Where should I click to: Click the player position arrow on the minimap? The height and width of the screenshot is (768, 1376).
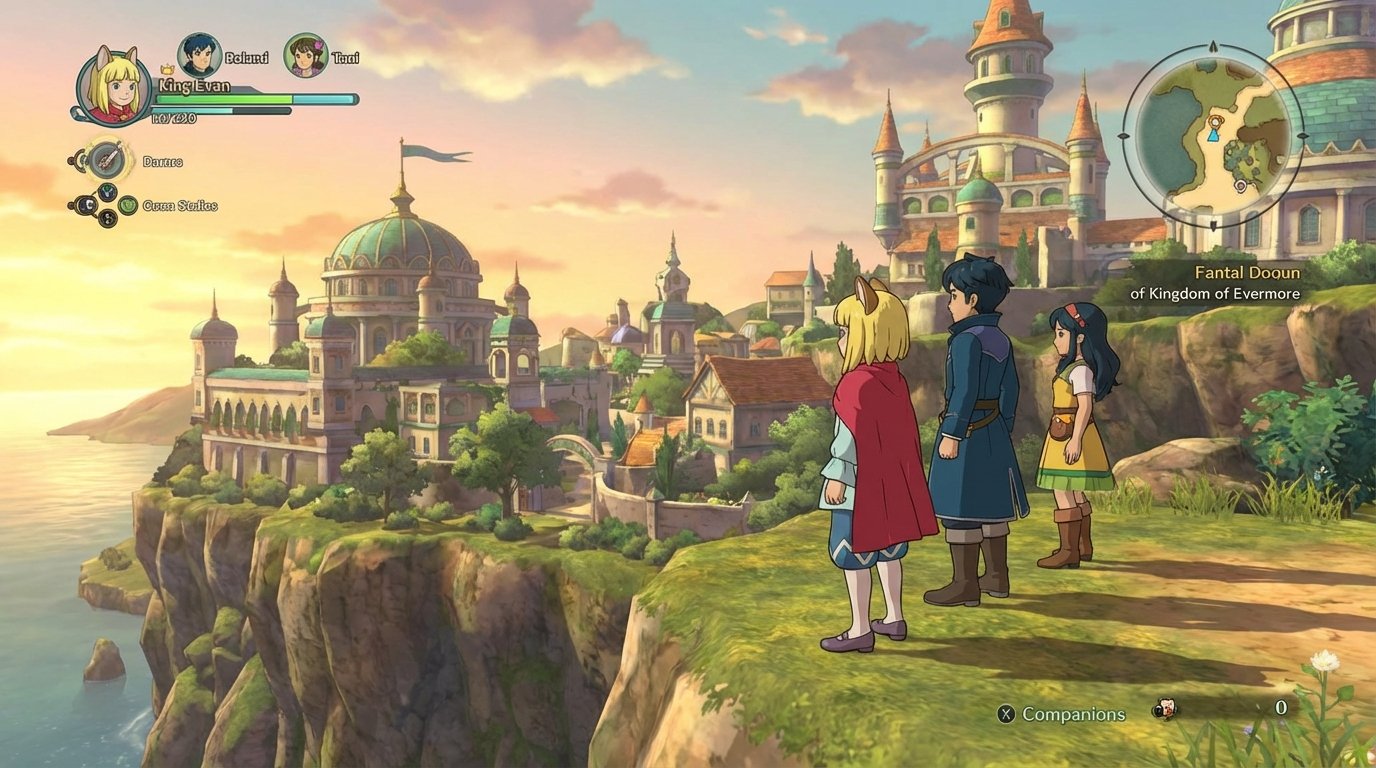[x=1213, y=137]
